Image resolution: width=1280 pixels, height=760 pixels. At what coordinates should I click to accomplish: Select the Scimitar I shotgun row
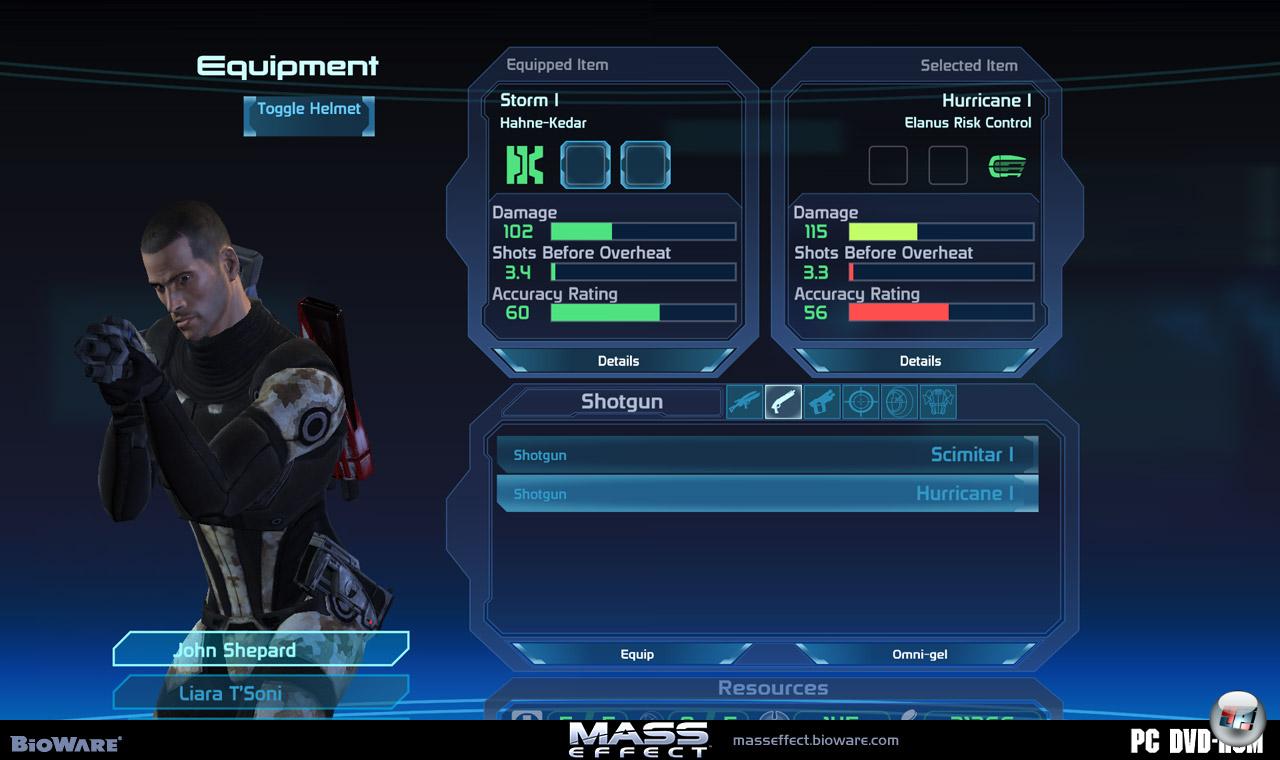(x=767, y=455)
